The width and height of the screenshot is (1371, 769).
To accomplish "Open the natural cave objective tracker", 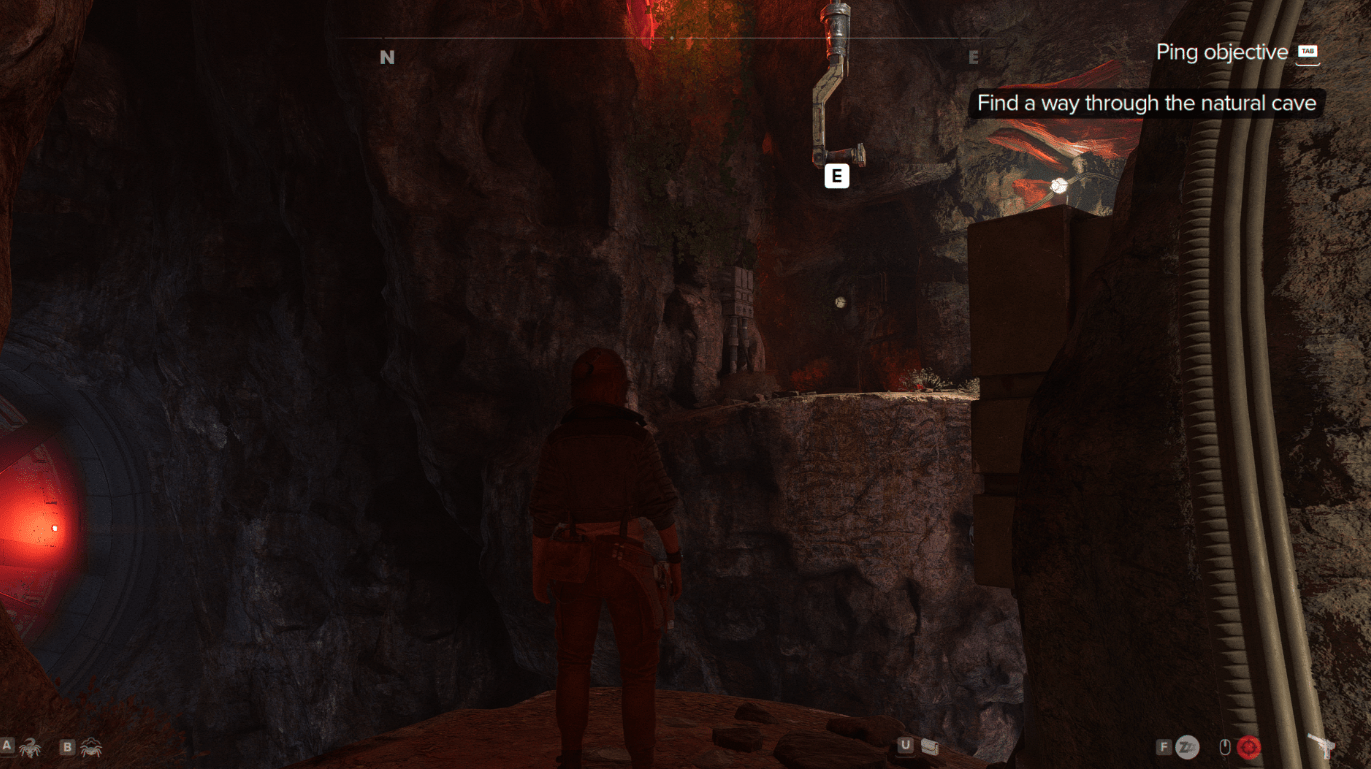I will click(1146, 103).
